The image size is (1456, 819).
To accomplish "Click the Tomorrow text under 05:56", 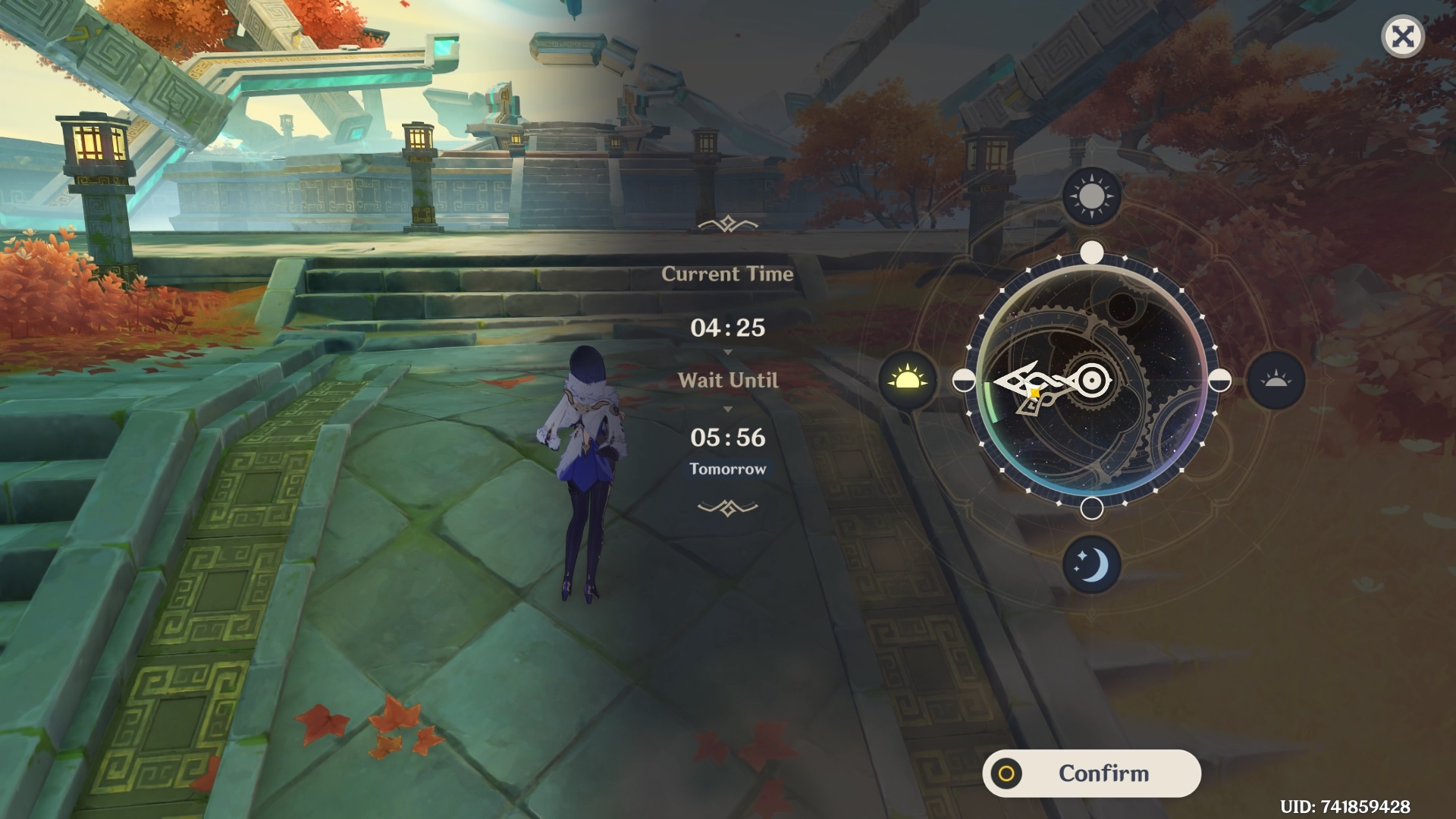I will [727, 469].
